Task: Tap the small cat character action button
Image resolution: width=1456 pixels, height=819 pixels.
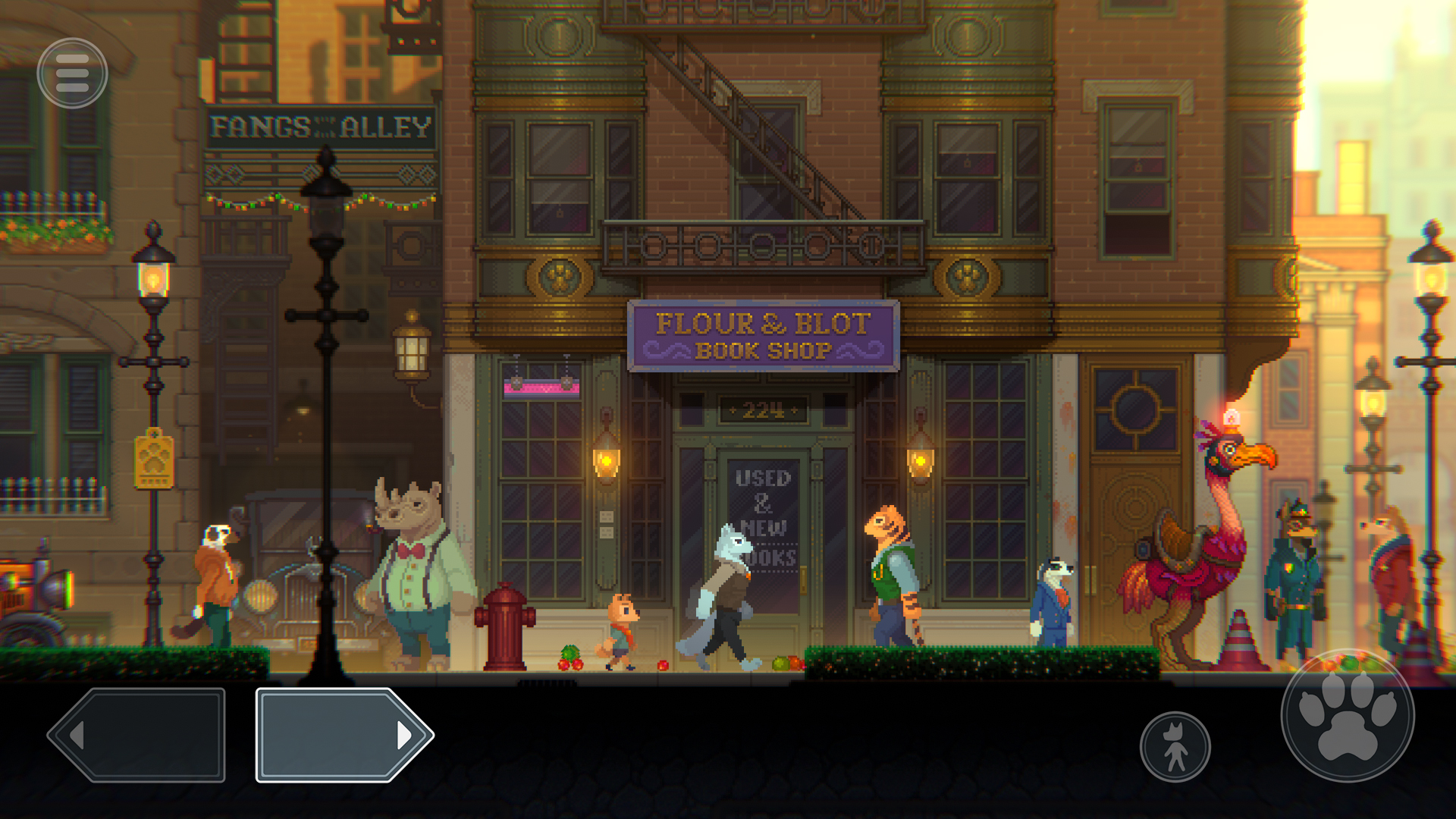Action: tap(1175, 747)
